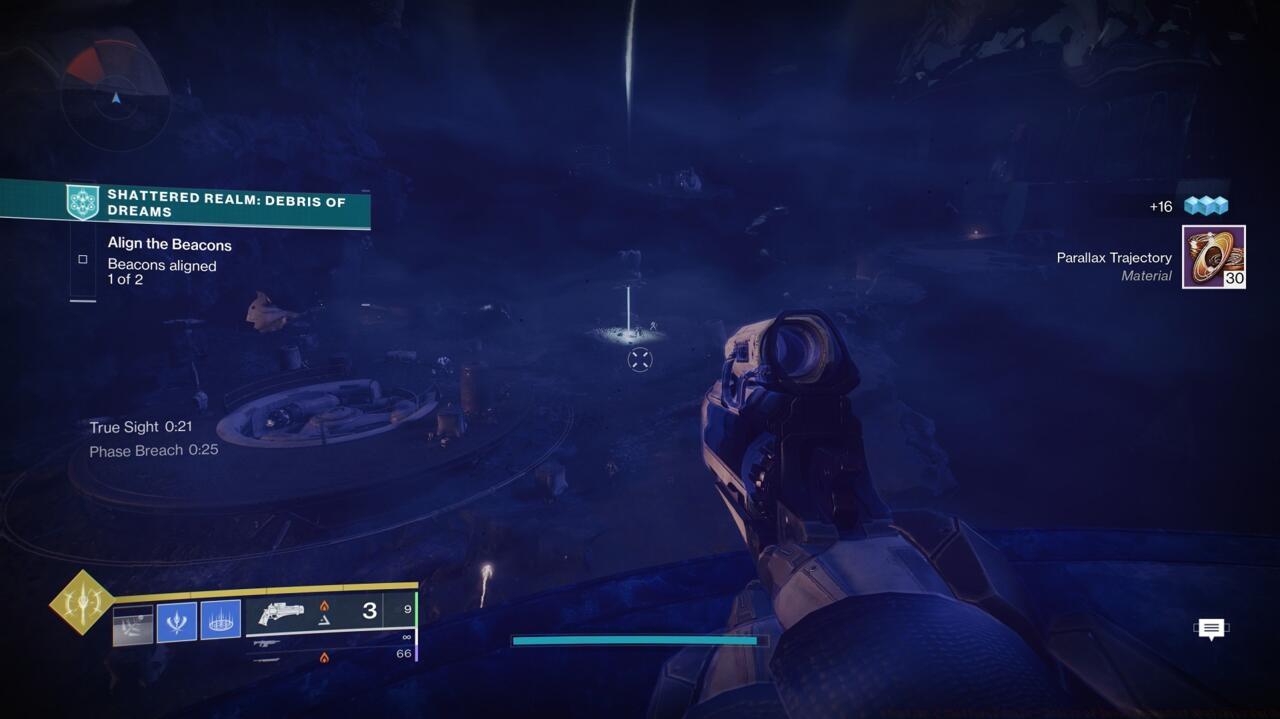Use the blue melee ability icon

point(177,621)
